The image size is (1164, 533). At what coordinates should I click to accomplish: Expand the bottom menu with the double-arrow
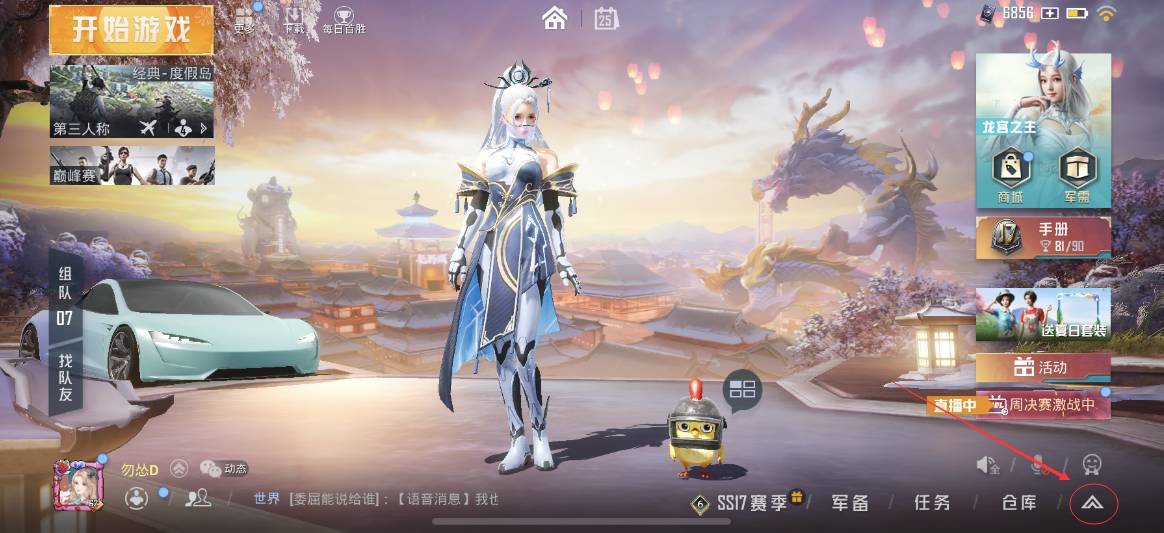(1093, 504)
